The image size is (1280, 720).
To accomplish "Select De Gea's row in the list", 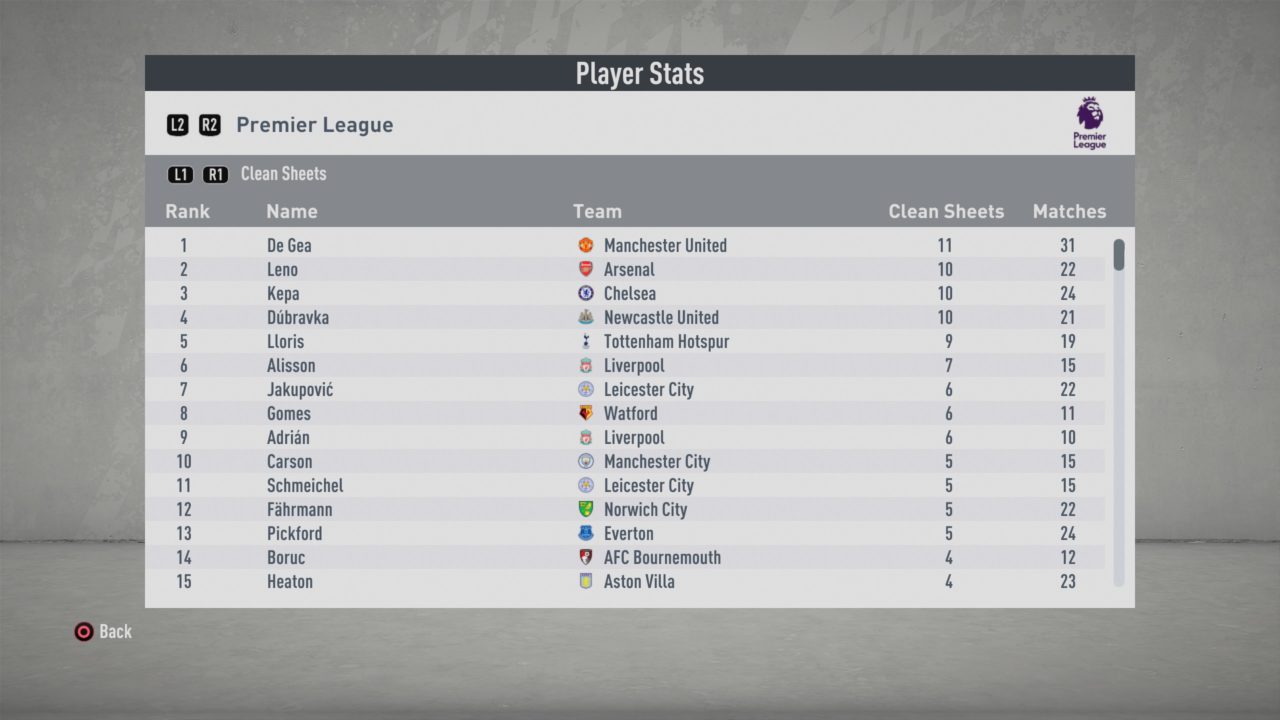I will tap(640, 245).
